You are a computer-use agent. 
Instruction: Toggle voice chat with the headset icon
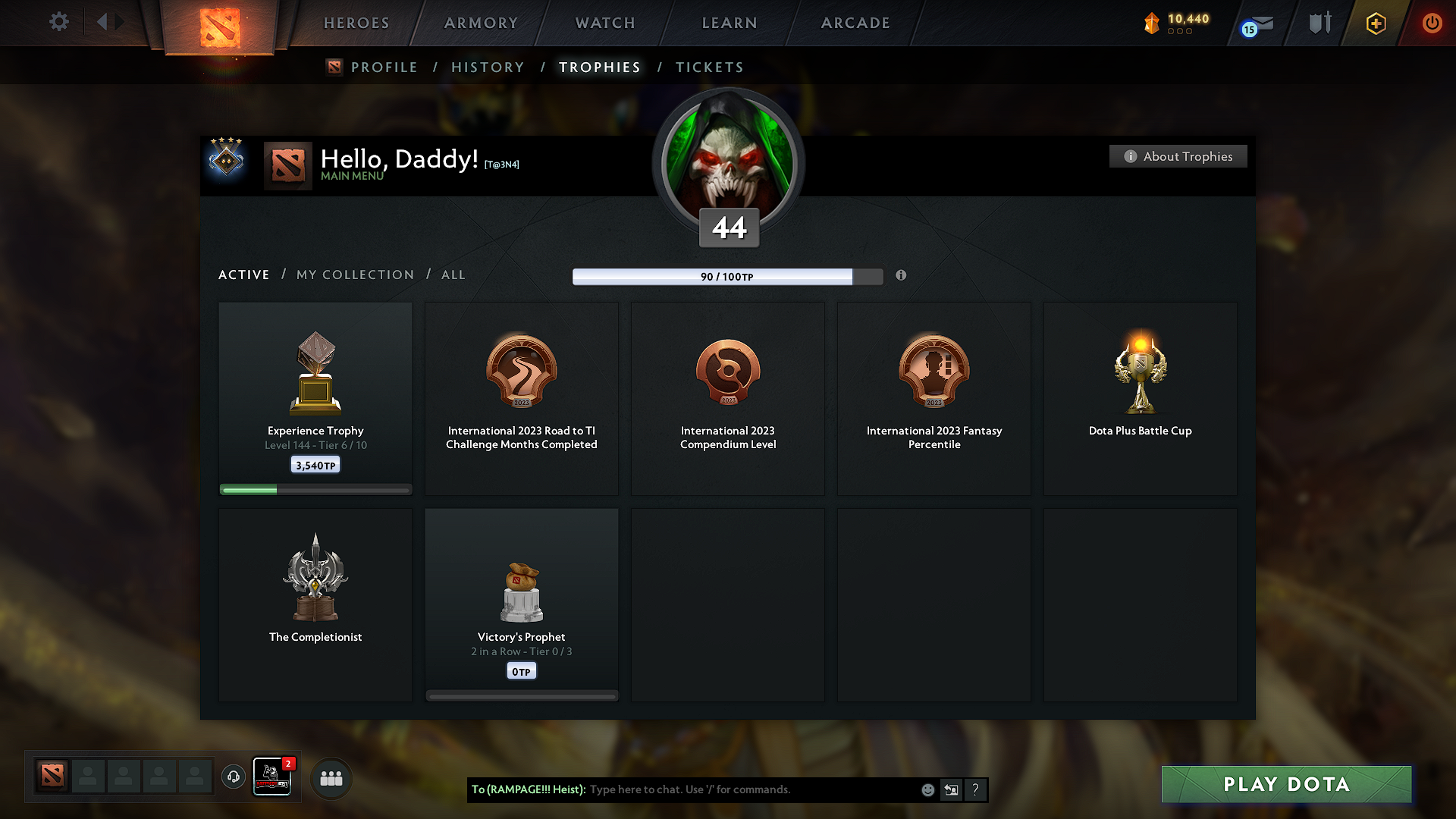233,777
